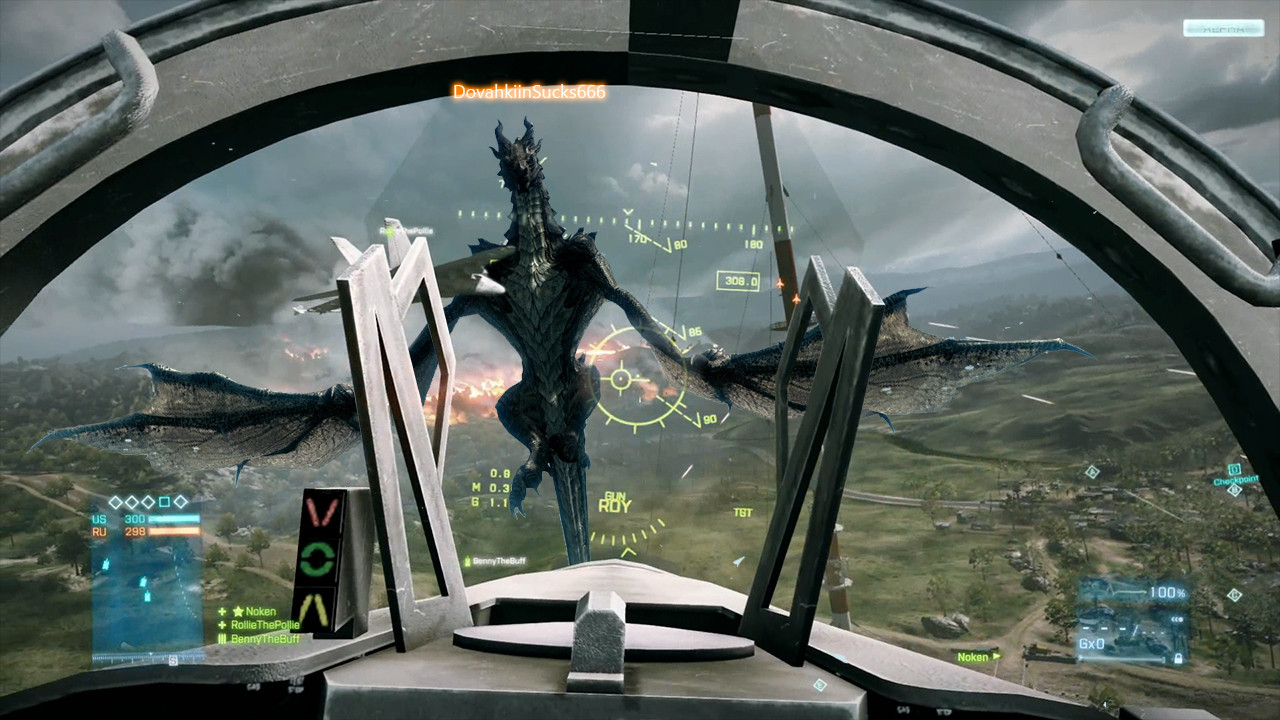
Task: Select BennyTheBuff in the squad list
Action: pyautogui.click(x=264, y=639)
